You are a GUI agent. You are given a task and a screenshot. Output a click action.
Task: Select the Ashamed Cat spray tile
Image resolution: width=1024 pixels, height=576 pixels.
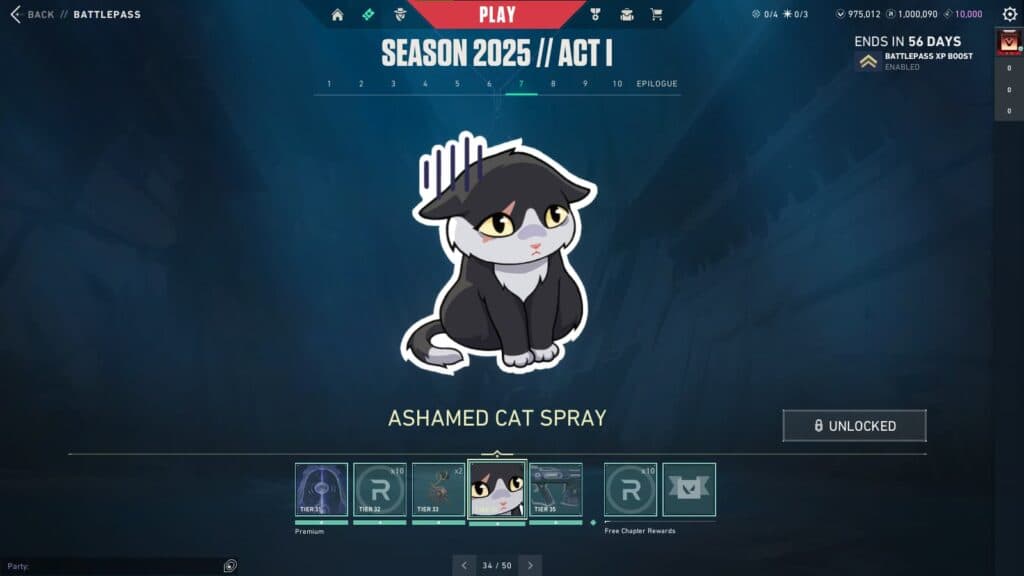(x=497, y=489)
